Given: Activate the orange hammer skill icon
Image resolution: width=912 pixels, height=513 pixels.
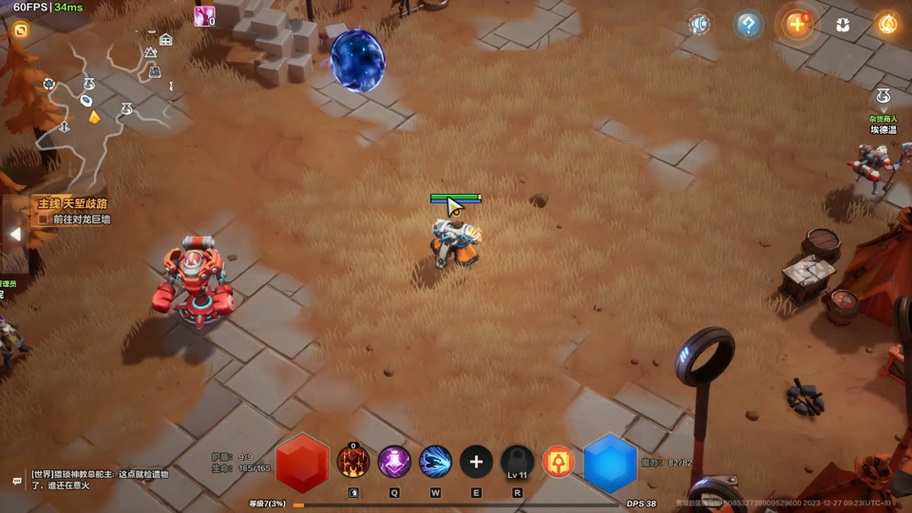Looking at the screenshot, I should pos(558,462).
